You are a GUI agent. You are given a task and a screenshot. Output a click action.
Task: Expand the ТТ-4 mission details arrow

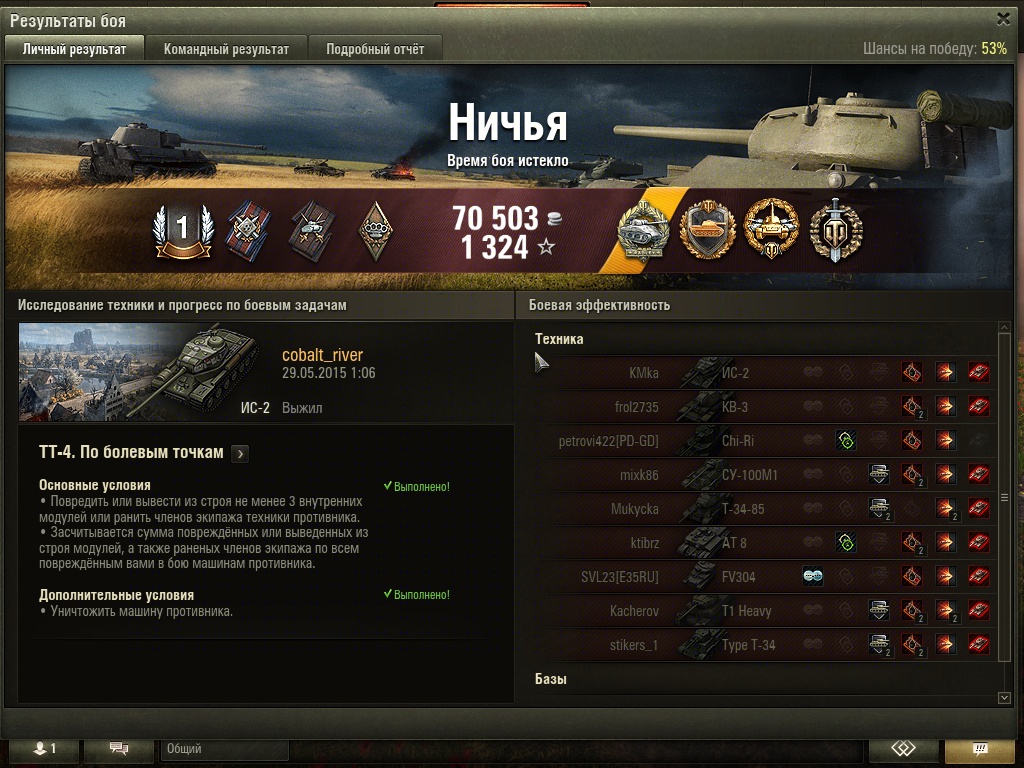[x=239, y=454]
